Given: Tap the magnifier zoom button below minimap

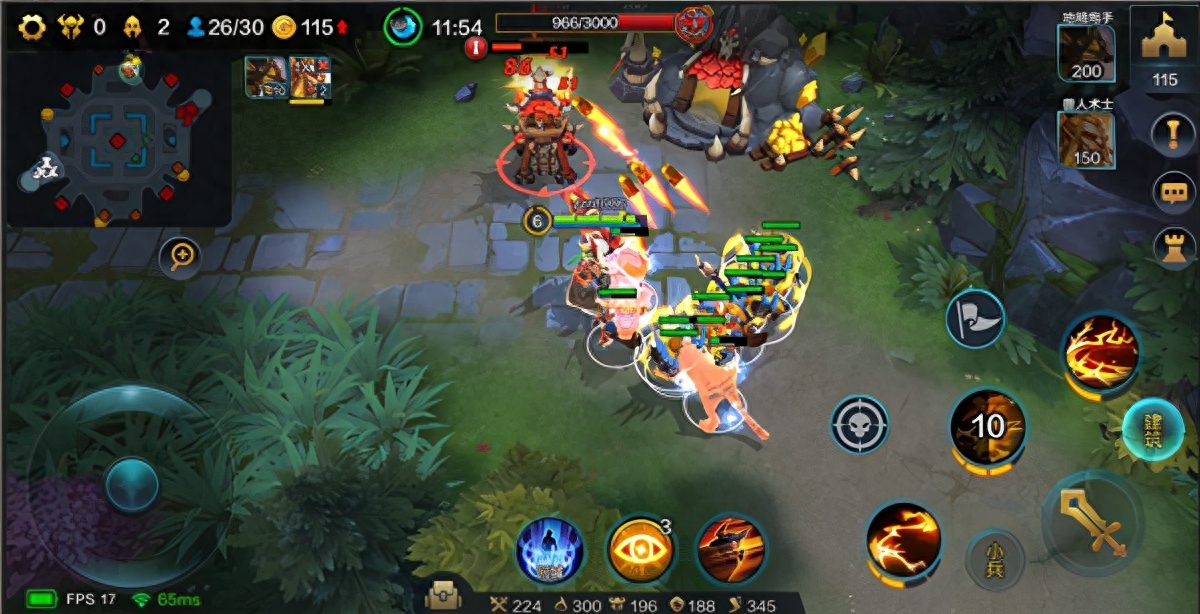Looking at the screenshot, I should click(x=181, y=256).
